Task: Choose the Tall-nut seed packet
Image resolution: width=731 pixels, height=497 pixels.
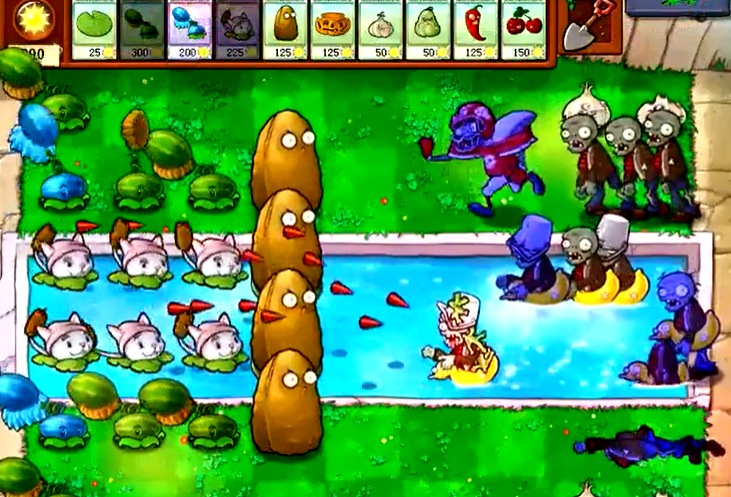Action: (x=286, y=30)
